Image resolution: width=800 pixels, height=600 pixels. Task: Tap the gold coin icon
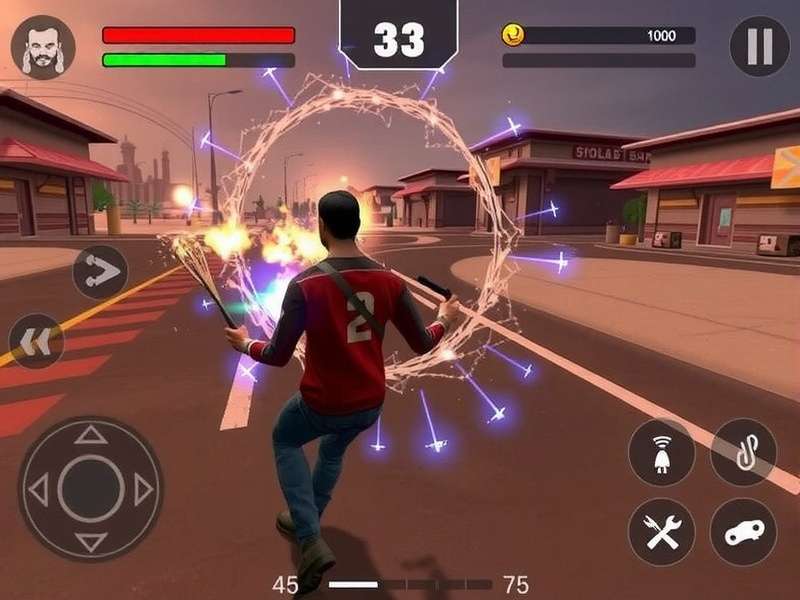tap(513, 35)
